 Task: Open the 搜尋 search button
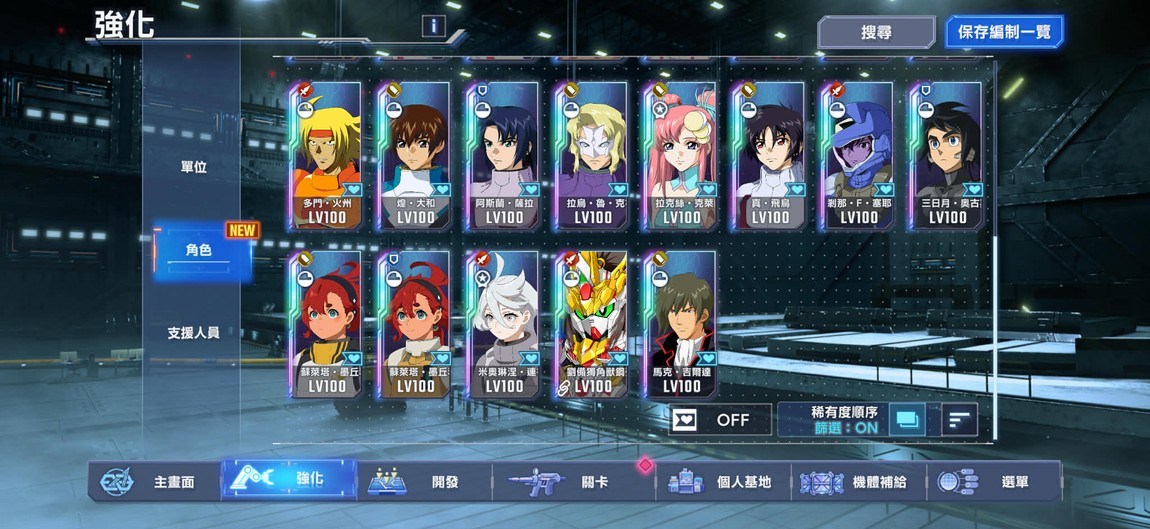pos(876,32)
